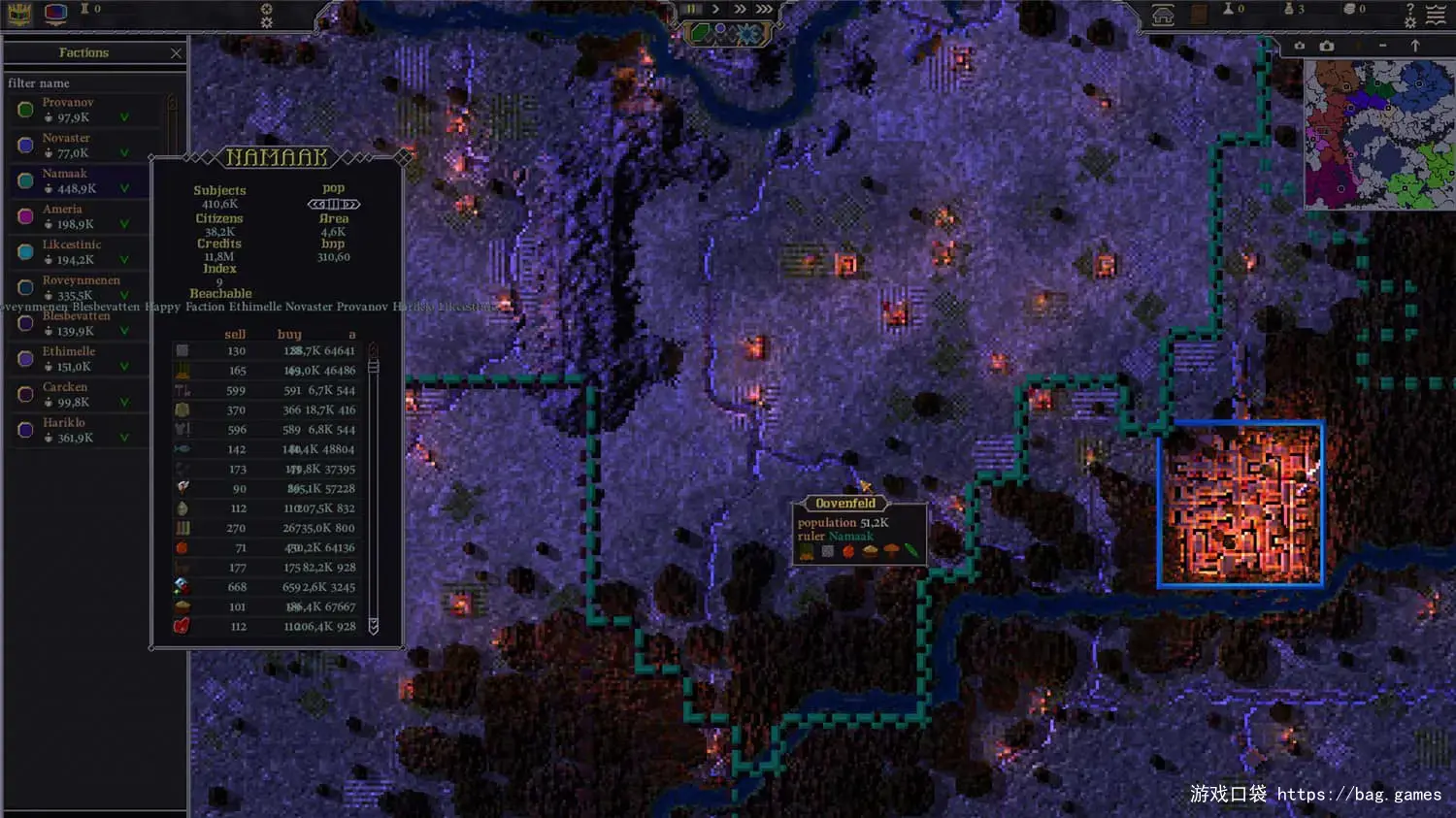
Task: Click the large camera screenshot icon
Action: (x=1327, y=46)
